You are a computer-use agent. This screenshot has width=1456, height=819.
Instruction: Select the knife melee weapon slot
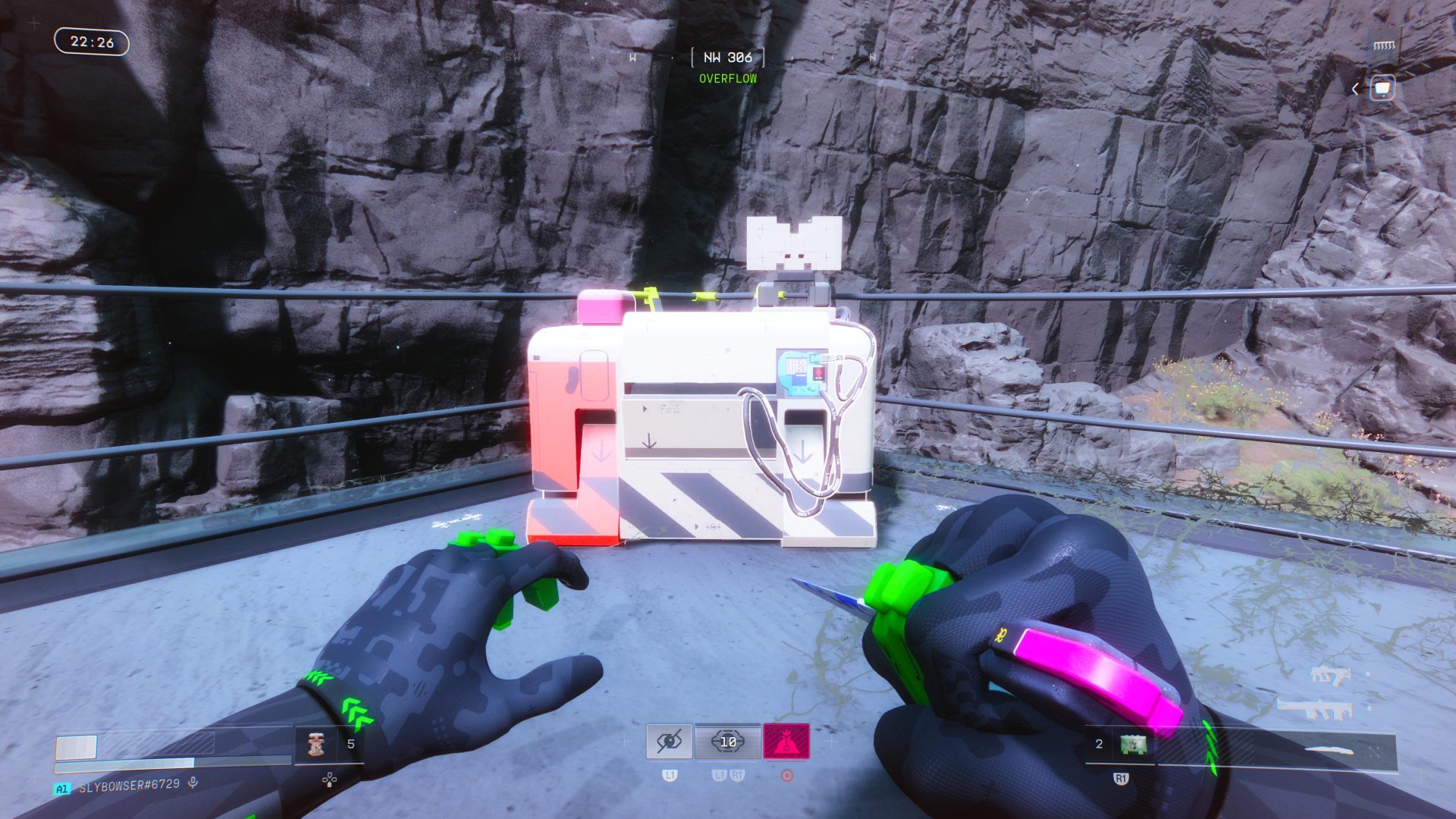(x=1332, y=751)
